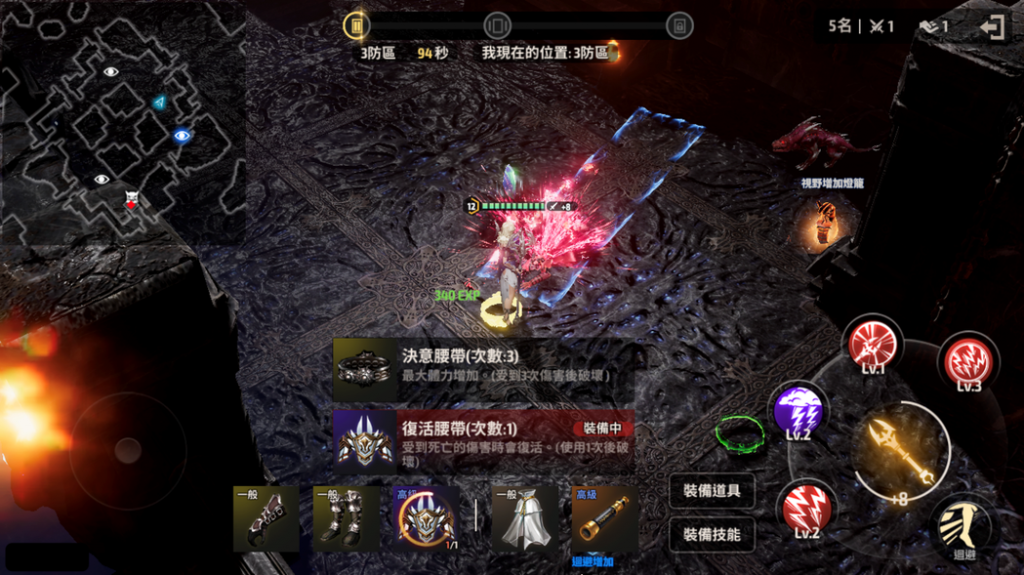This screenshot has height=575, width=1024.
Task: Use the spyglass item slot
Action: click(x=605, y=520)
